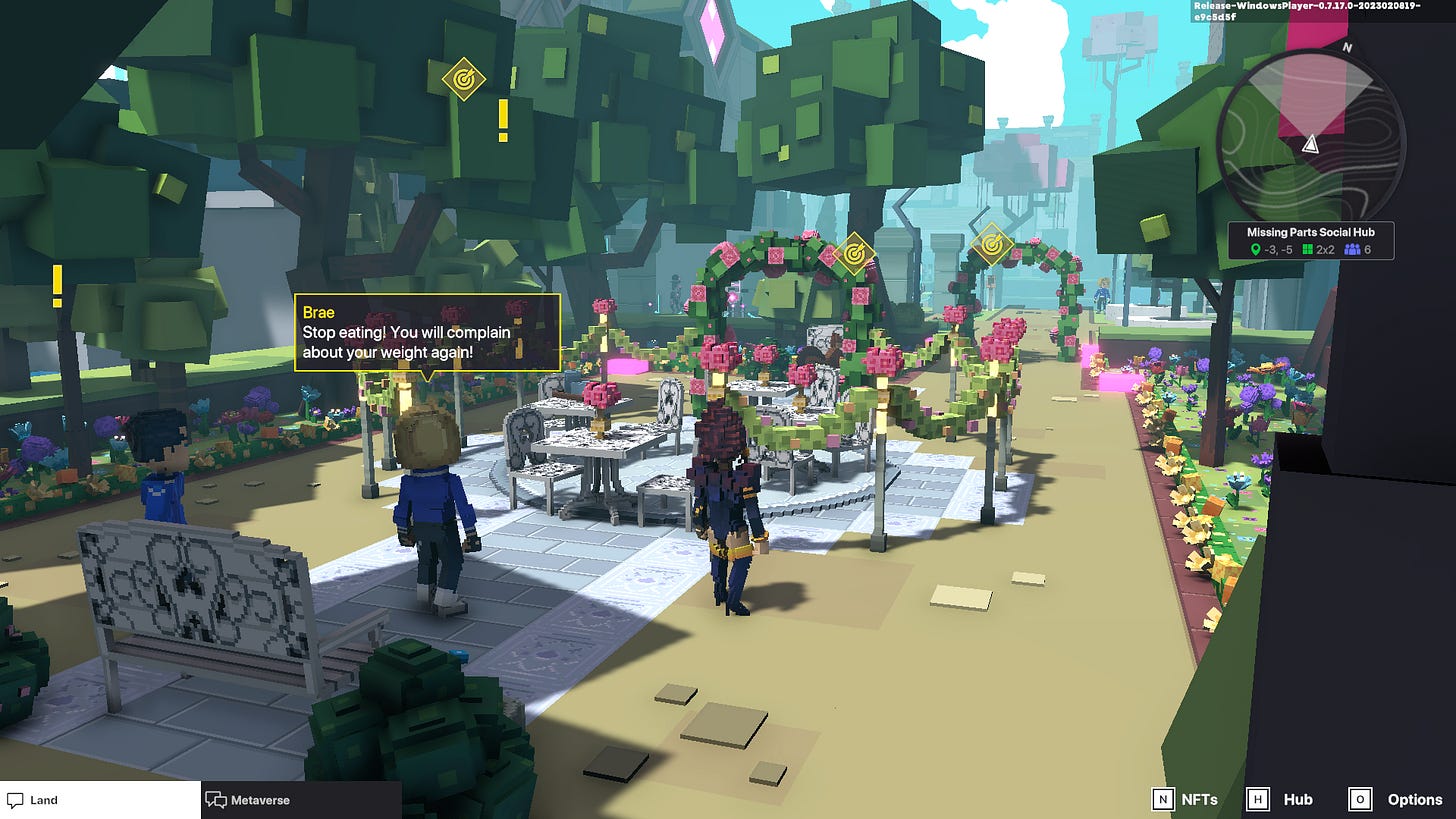
Task: Go to the Hub
Action: pyautogui.click(x=1283, y=799)
